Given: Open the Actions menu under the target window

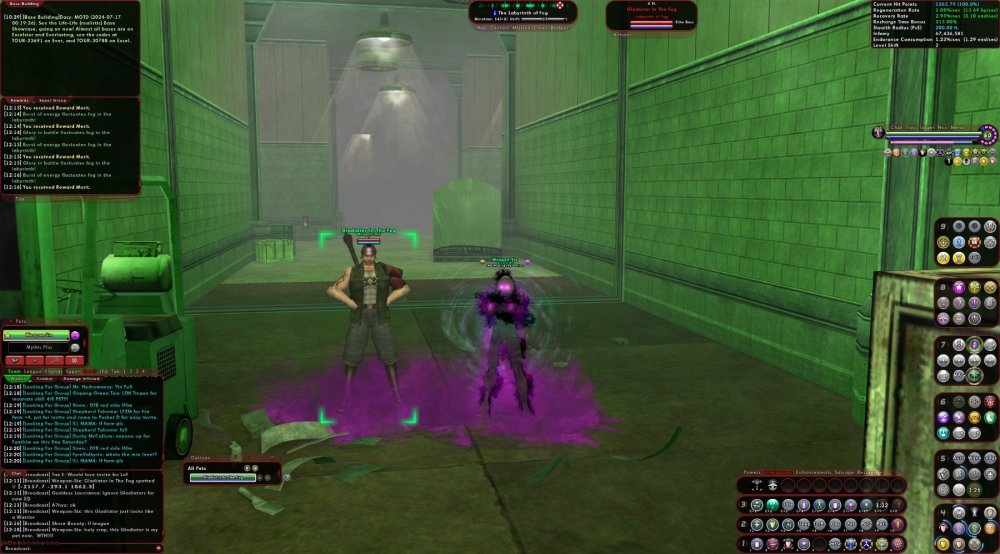Looking at the screenshot, I should pyautogui.click(x=622, y=34).
